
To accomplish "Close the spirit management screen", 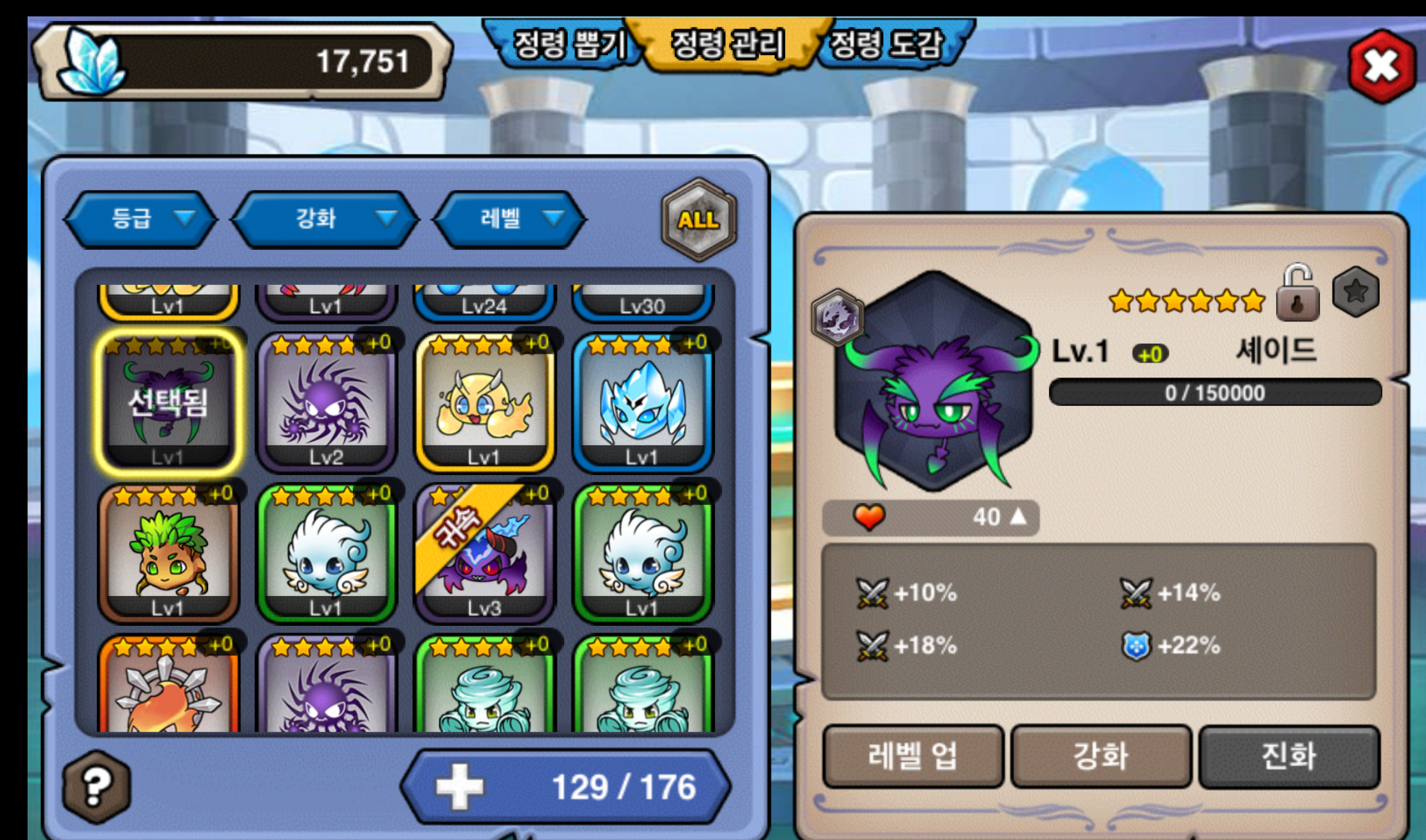I will 1381,67.
